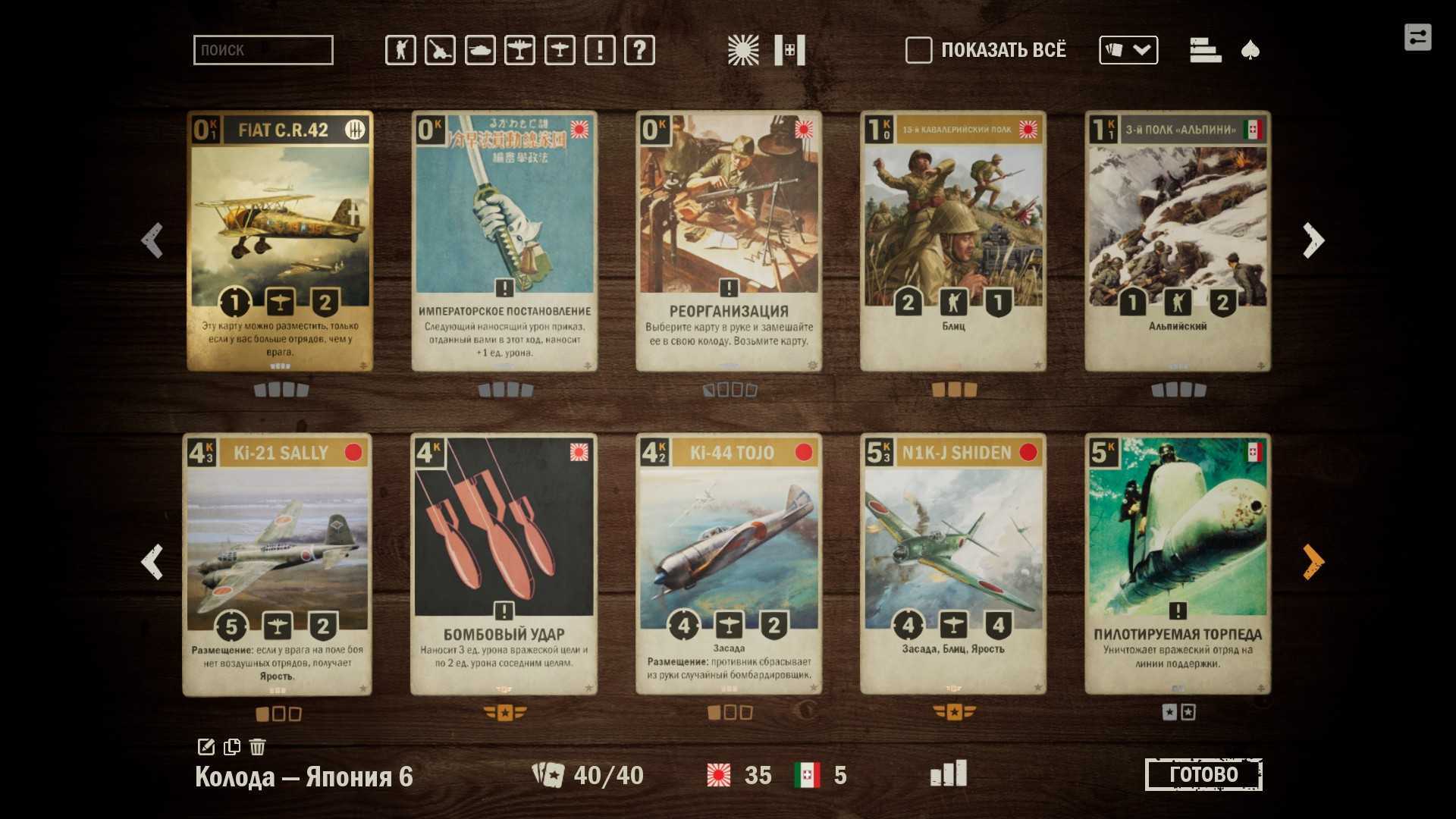
Task: Choose the БОМБОВЫЙ УДАР card
Action: click(504, 564)
